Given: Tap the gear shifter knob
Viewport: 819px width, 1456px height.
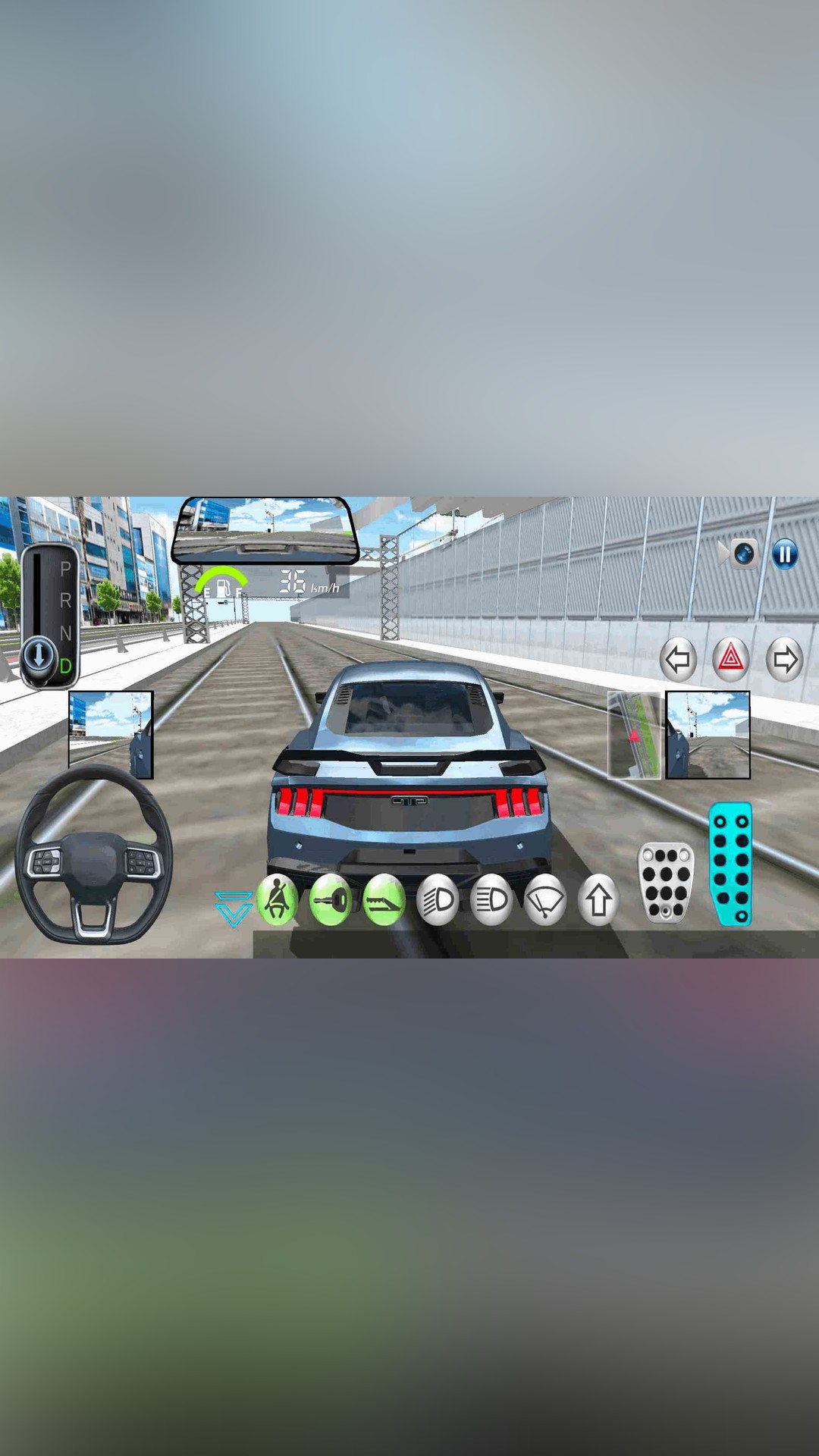Looking at the screenshot, I should 39,654.
